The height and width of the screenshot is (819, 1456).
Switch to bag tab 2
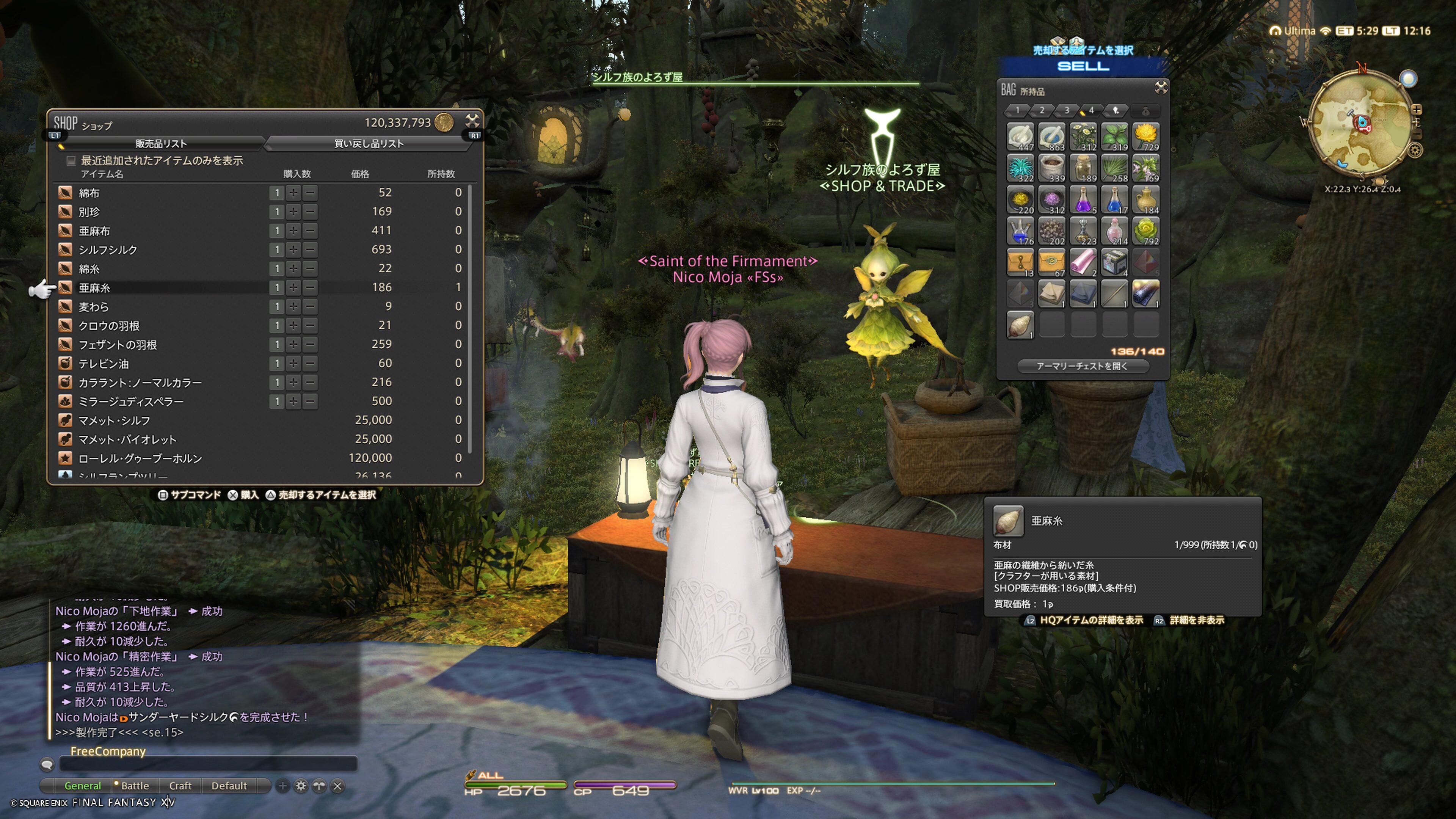[1042, 110]
